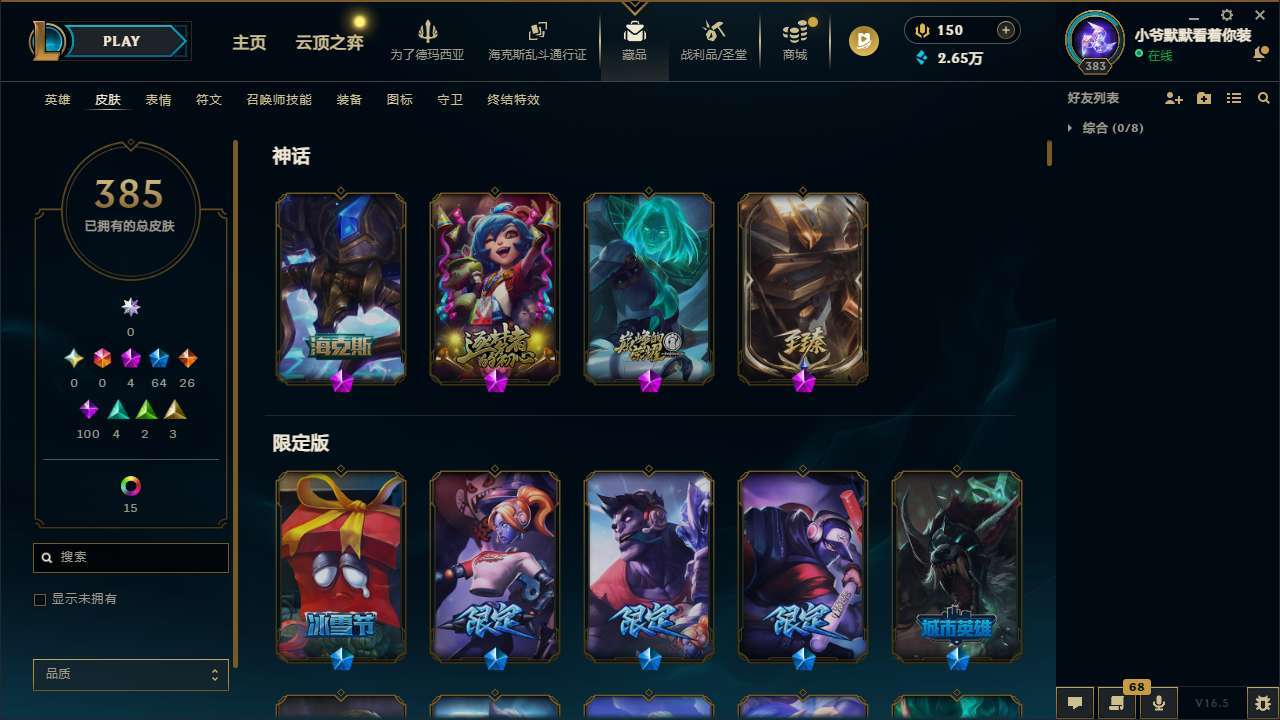Click the 搜索 search input field
This screenshot has height=720, width=1280.
click(130, 557)
